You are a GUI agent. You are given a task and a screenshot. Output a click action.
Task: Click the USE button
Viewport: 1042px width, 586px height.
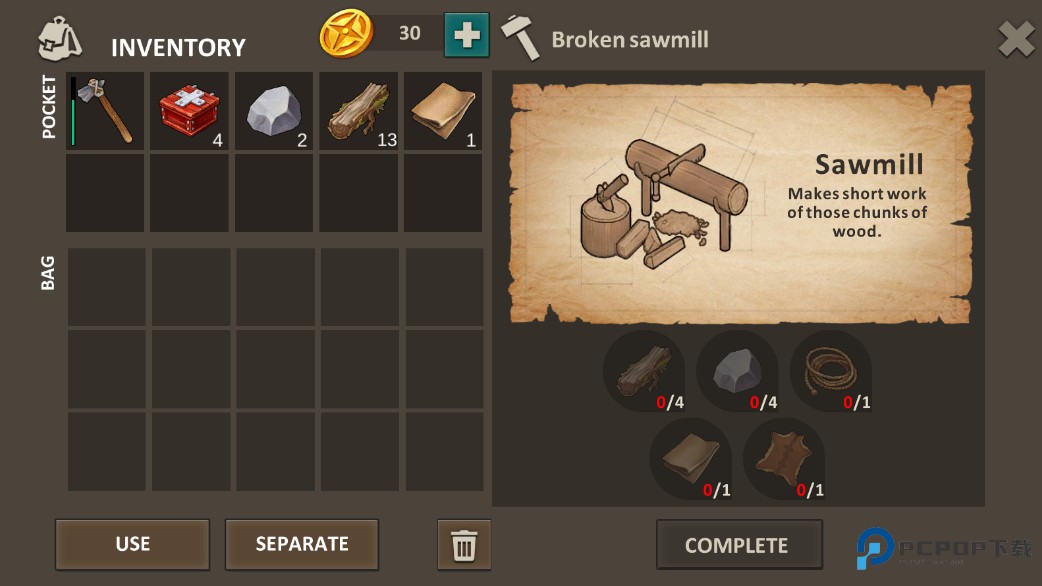pyautogui.click(x=132, y=544)
